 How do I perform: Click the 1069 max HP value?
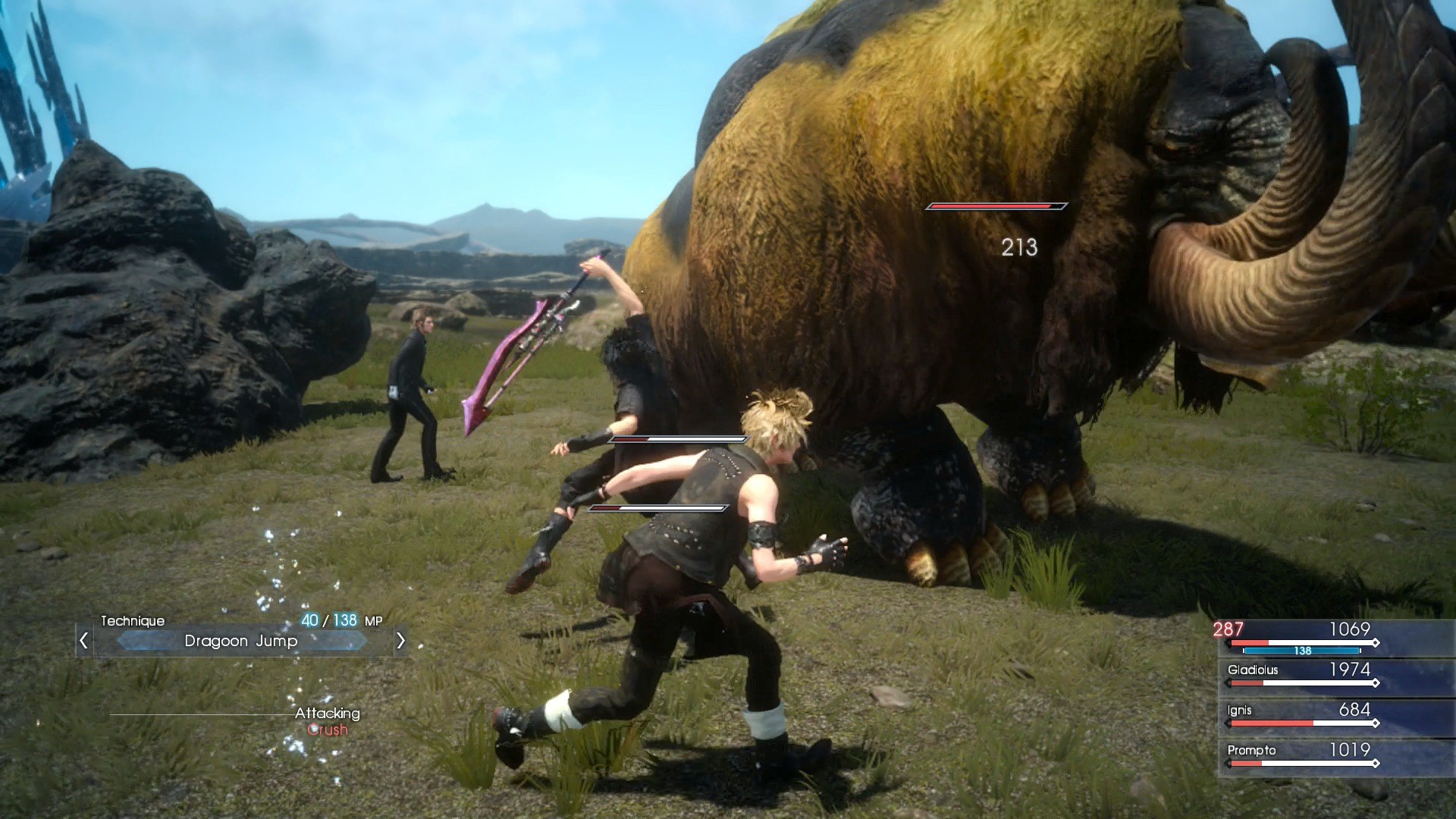tap(1350, 629)
